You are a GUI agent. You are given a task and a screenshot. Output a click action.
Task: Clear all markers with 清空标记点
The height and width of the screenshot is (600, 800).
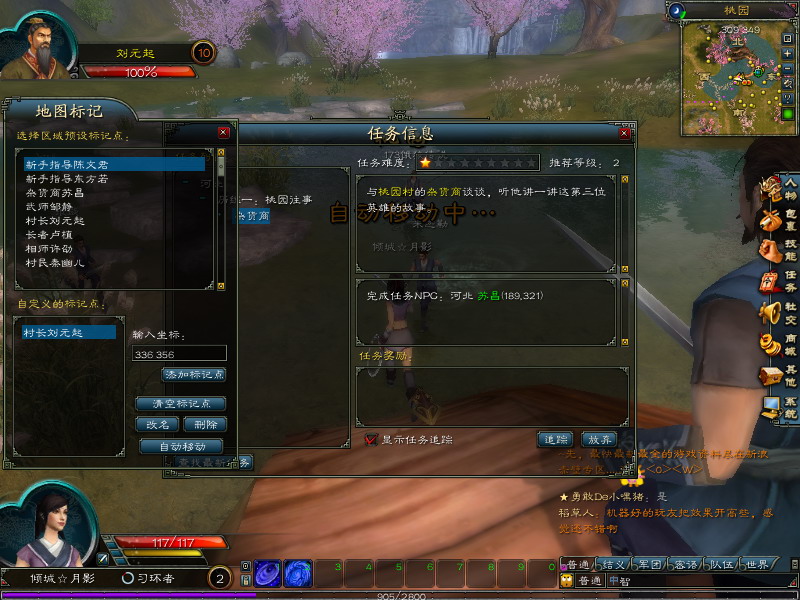pos(180,404)
